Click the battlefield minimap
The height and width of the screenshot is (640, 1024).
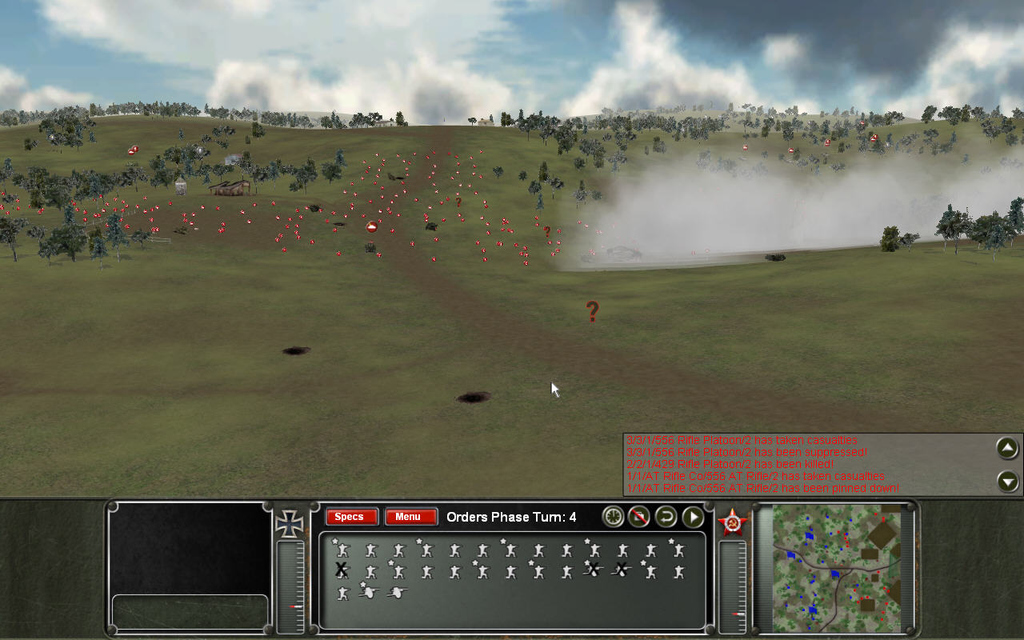[833, 565]
